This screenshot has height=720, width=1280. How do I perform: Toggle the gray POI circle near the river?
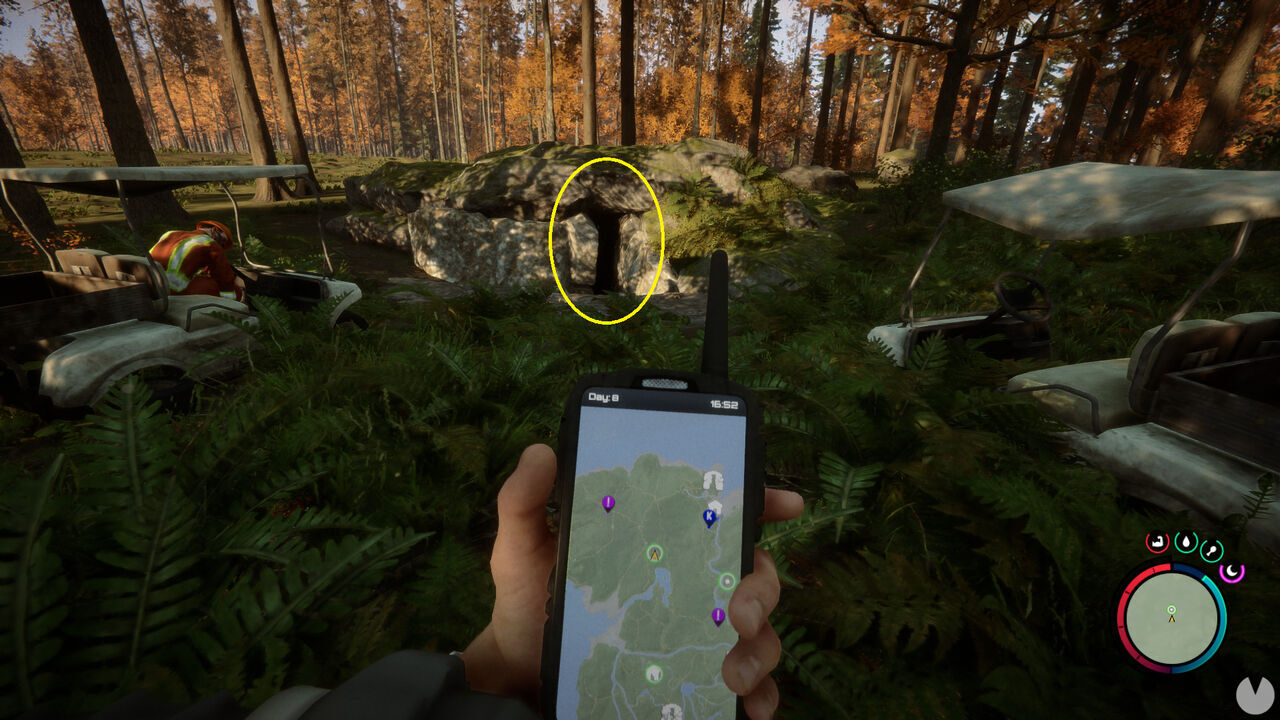click(726, 581)
